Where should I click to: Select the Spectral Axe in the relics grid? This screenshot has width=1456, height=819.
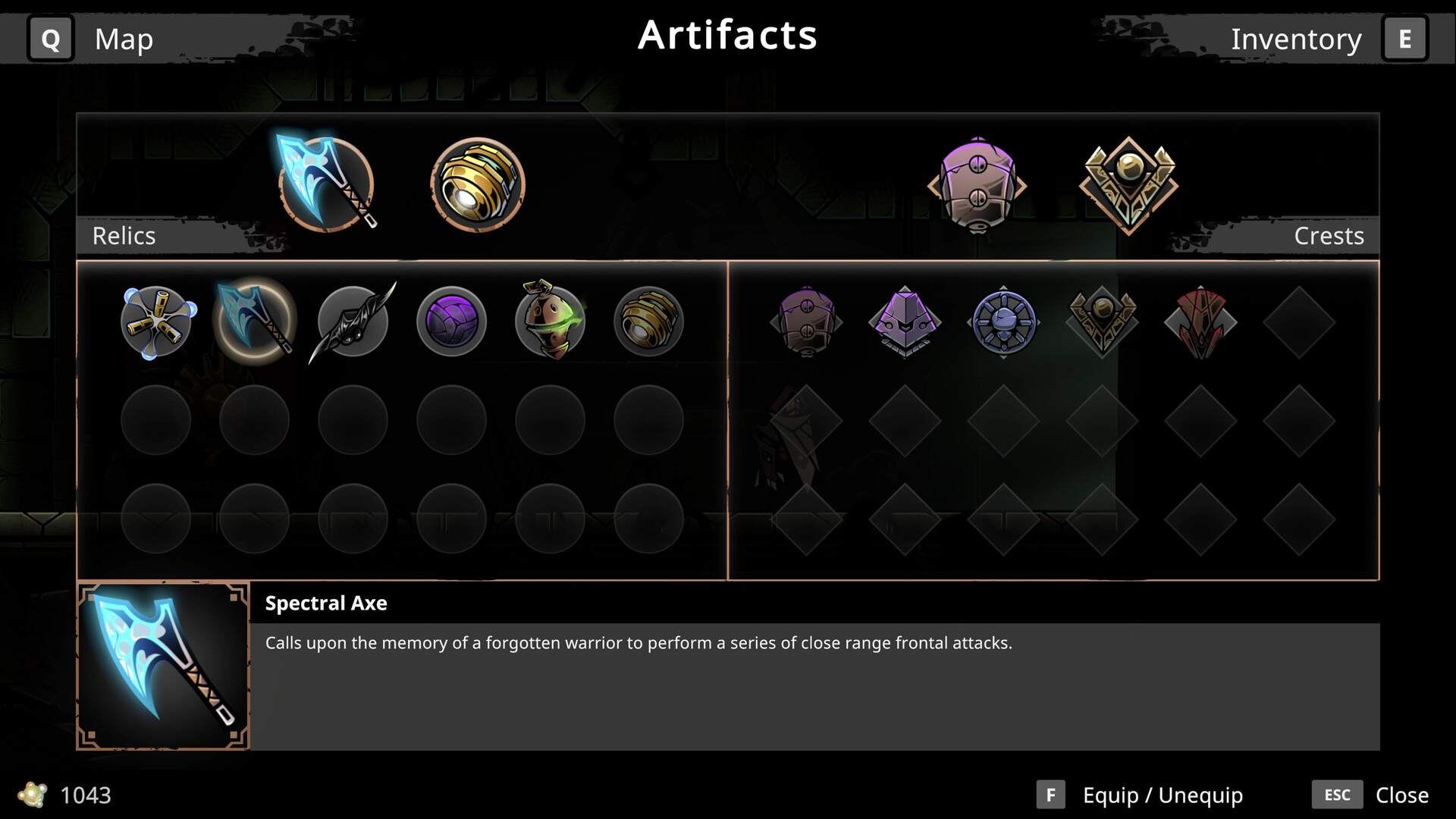click(x=254, y=321)
